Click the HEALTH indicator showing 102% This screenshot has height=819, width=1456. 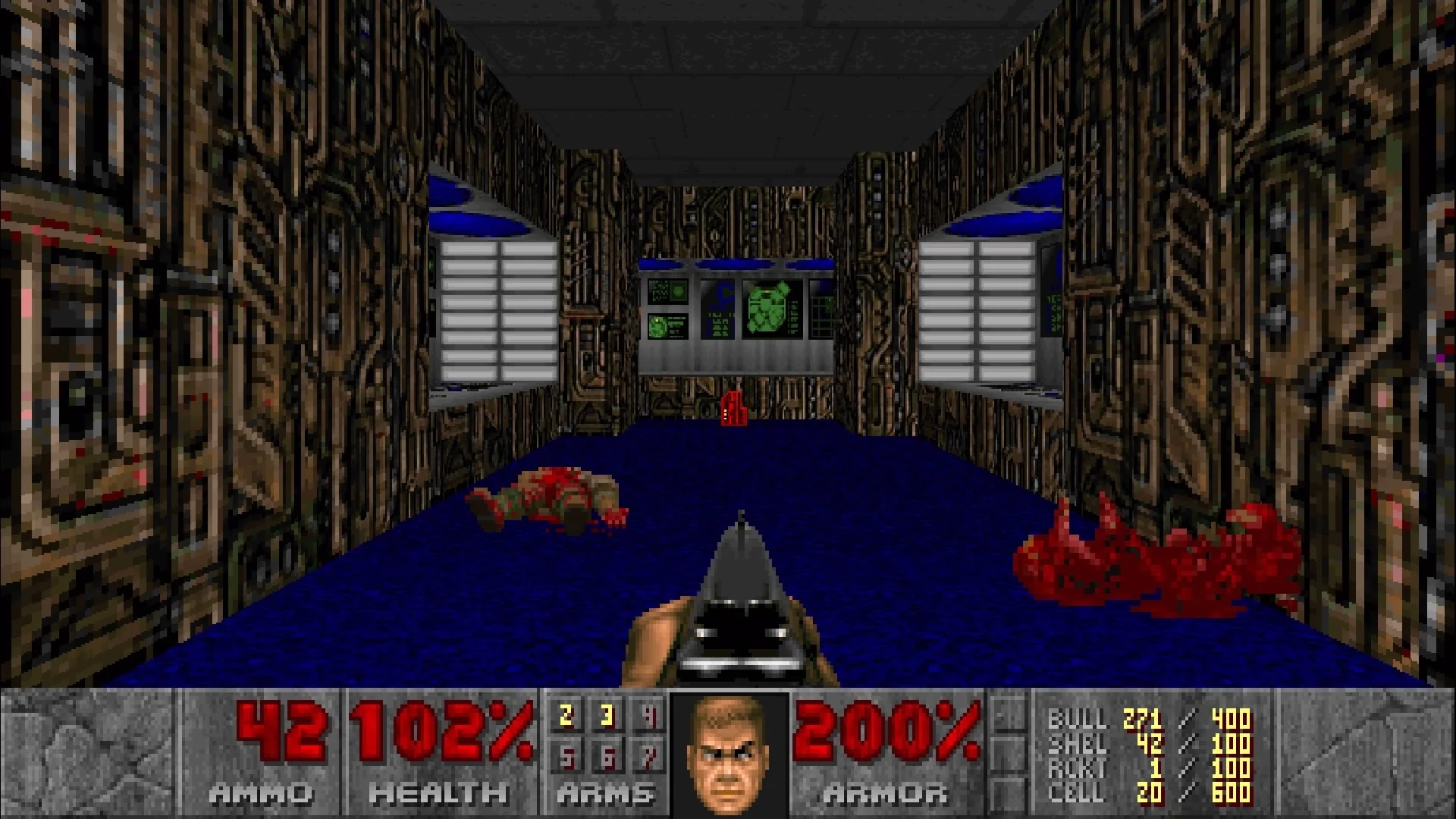click(x=440, y=730)
